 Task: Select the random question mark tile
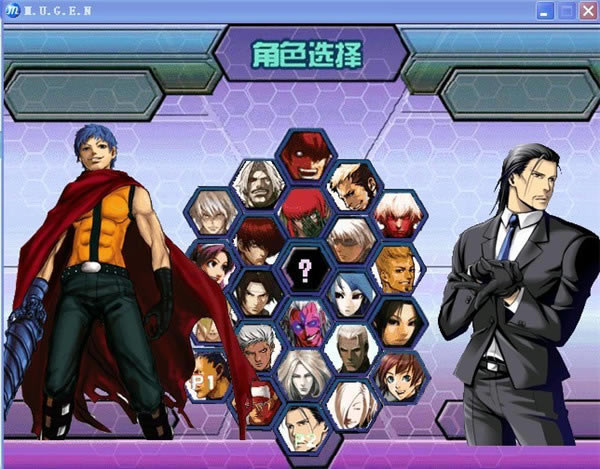[x=304, y=267]
